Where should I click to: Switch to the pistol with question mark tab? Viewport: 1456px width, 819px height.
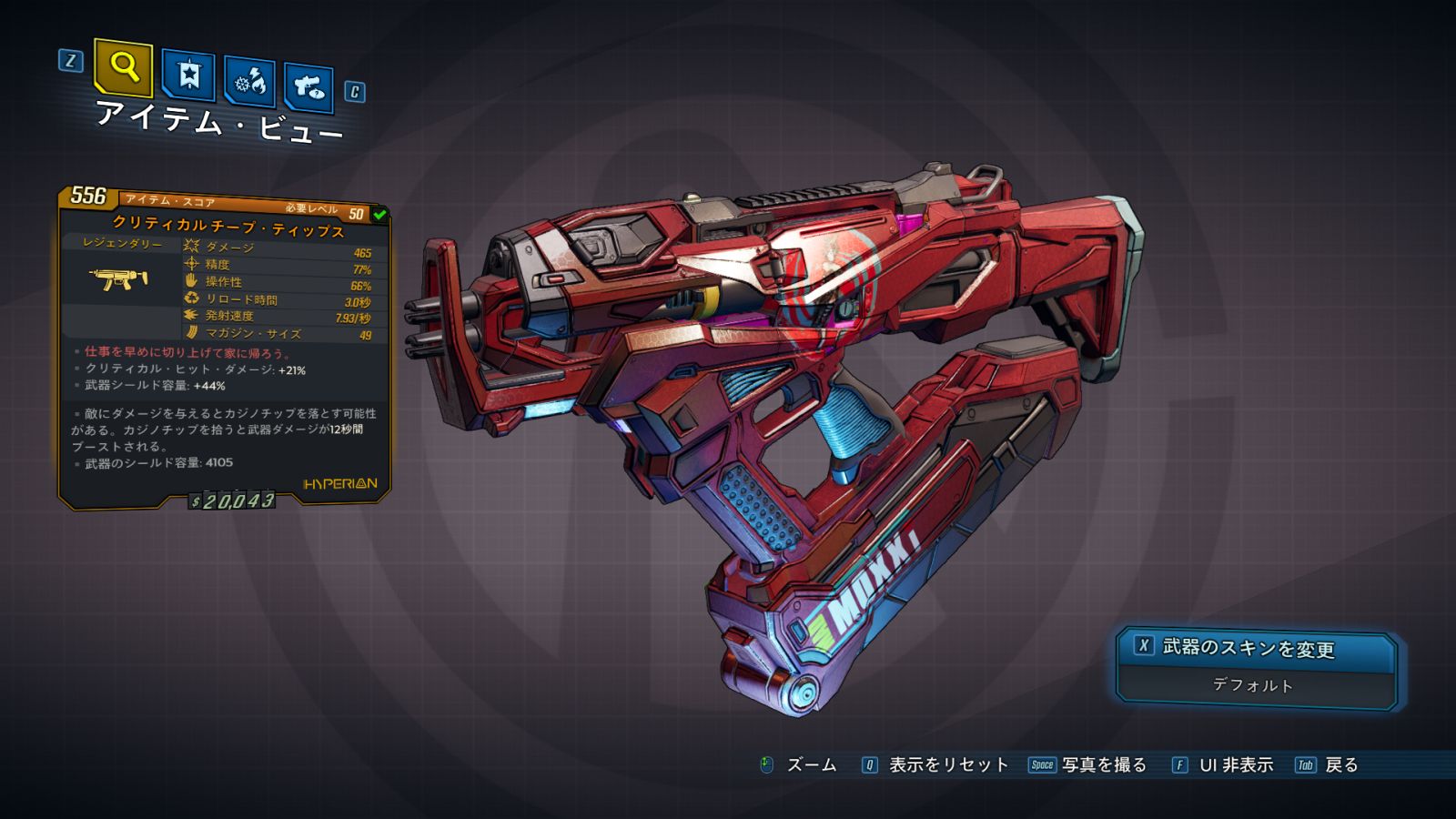pyautogui.click(x=308, y=87)
